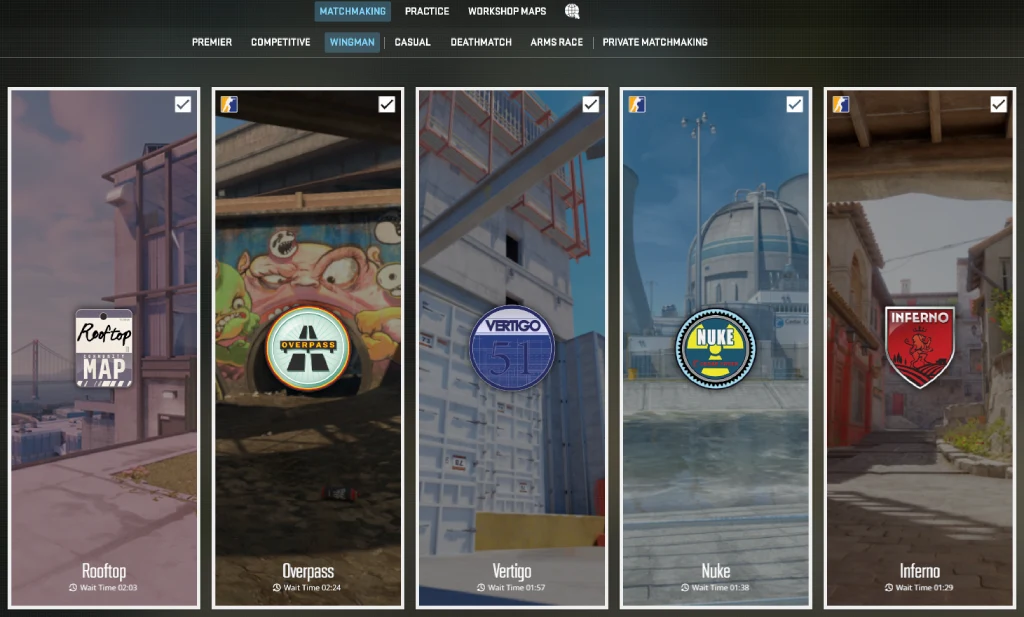
Task: Choose the Vertigo map card
Action: coord(512,348)
